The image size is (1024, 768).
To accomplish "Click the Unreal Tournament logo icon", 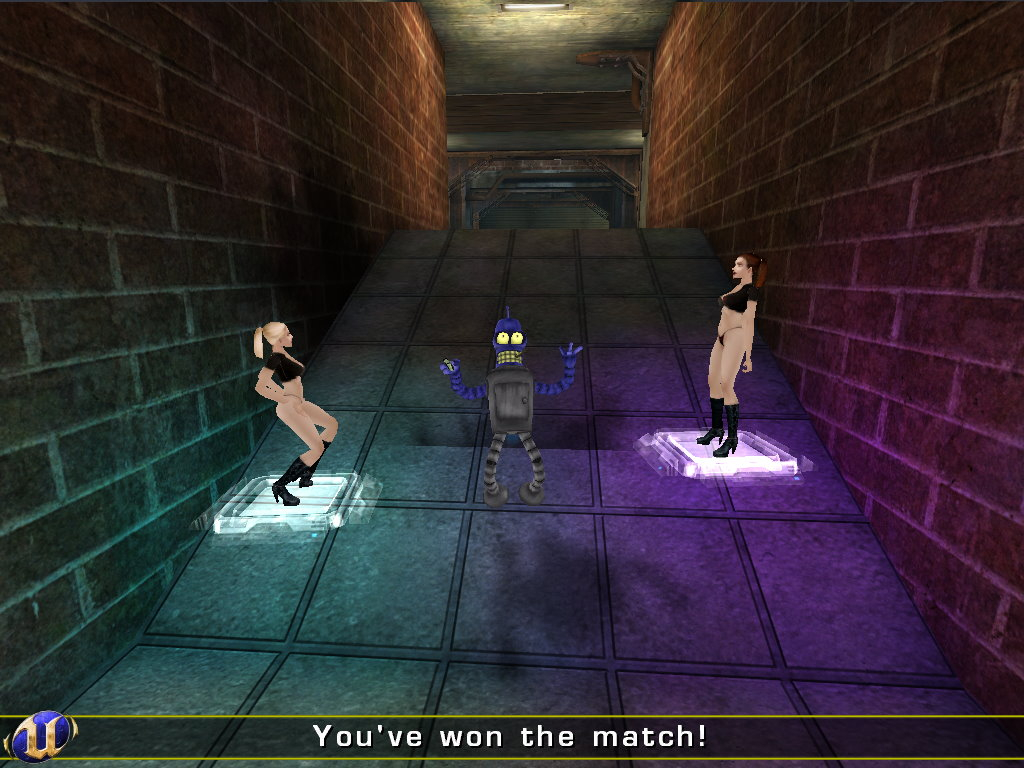I will click(x=40, y=736).
